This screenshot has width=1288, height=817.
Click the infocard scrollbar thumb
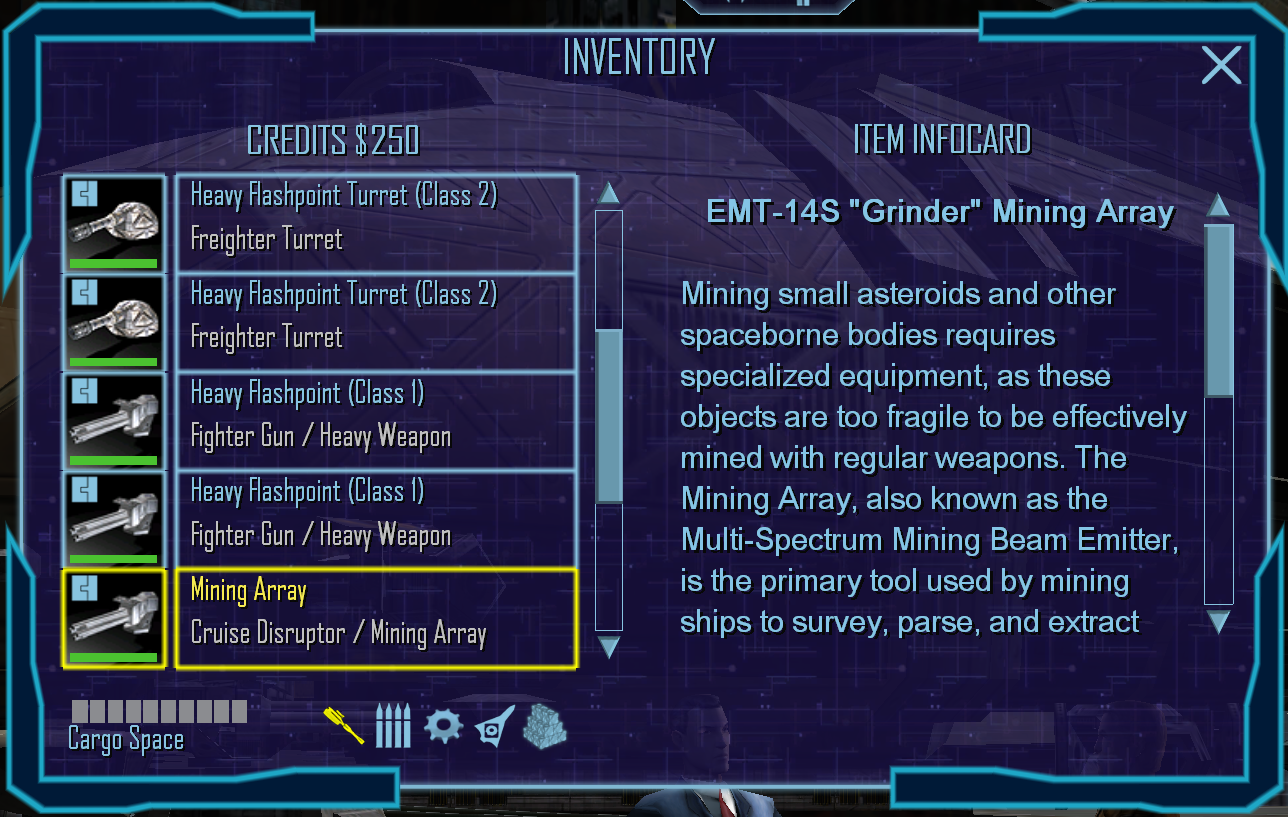[x=1218, y=310]
